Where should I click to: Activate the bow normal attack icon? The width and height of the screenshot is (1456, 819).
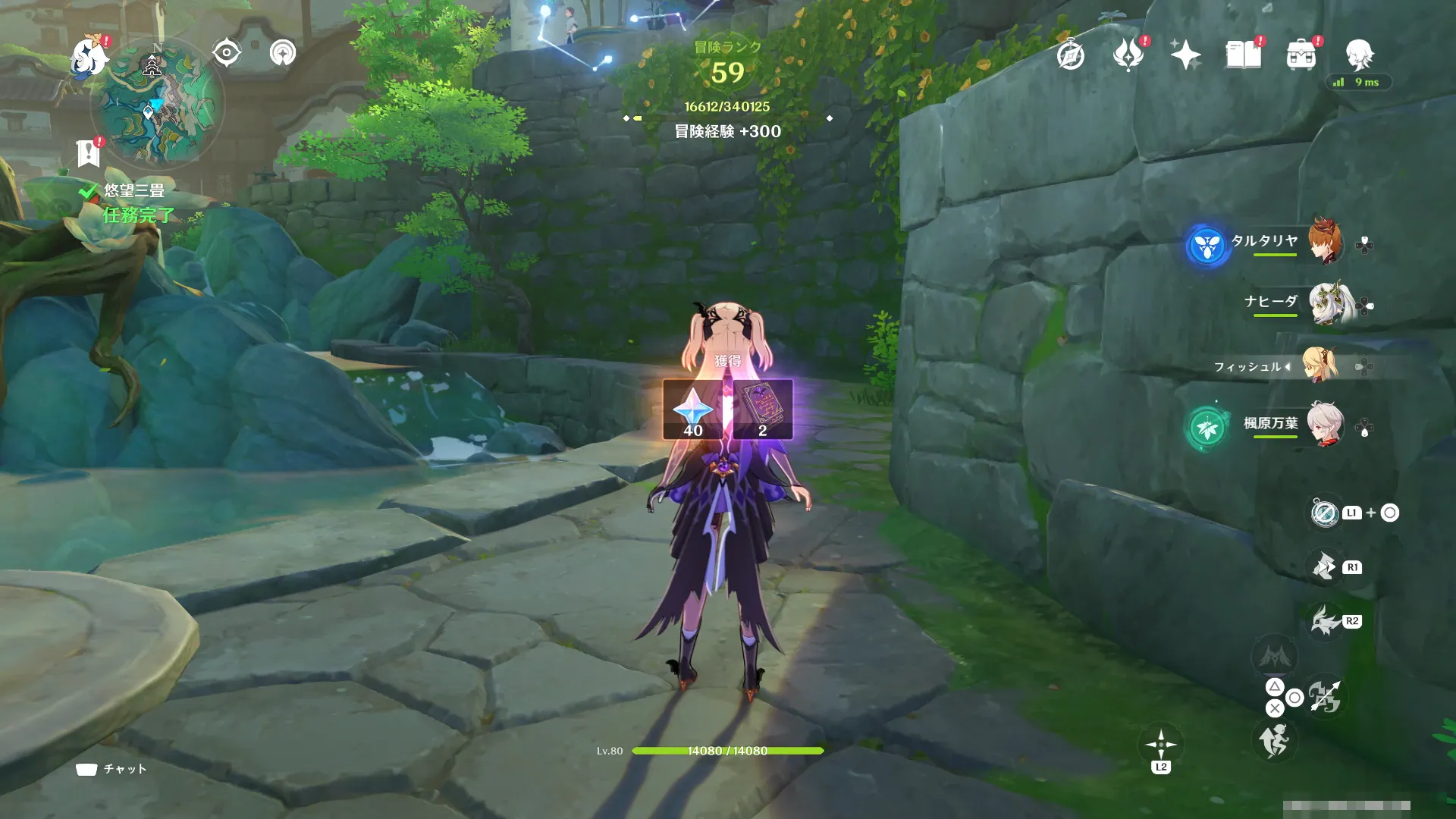[x=1324, y=697]
